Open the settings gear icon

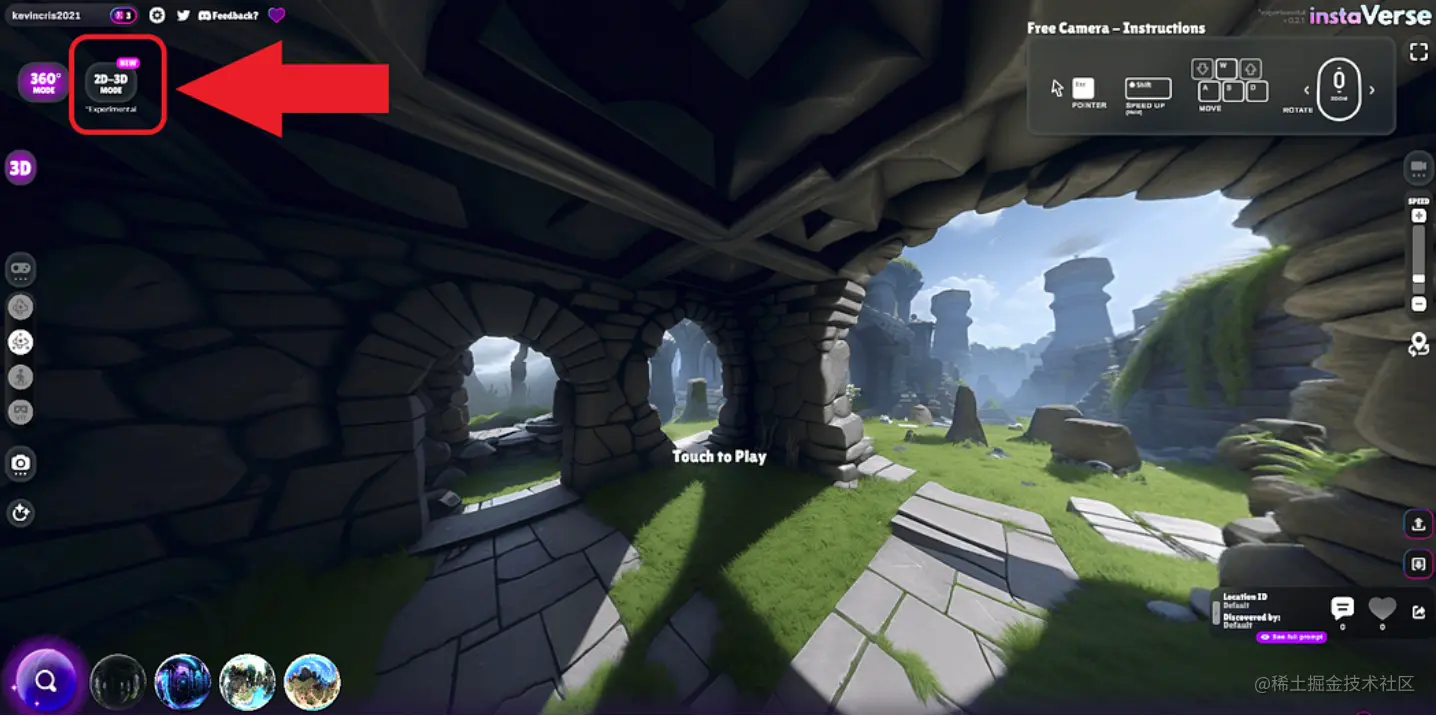(157, 15)
